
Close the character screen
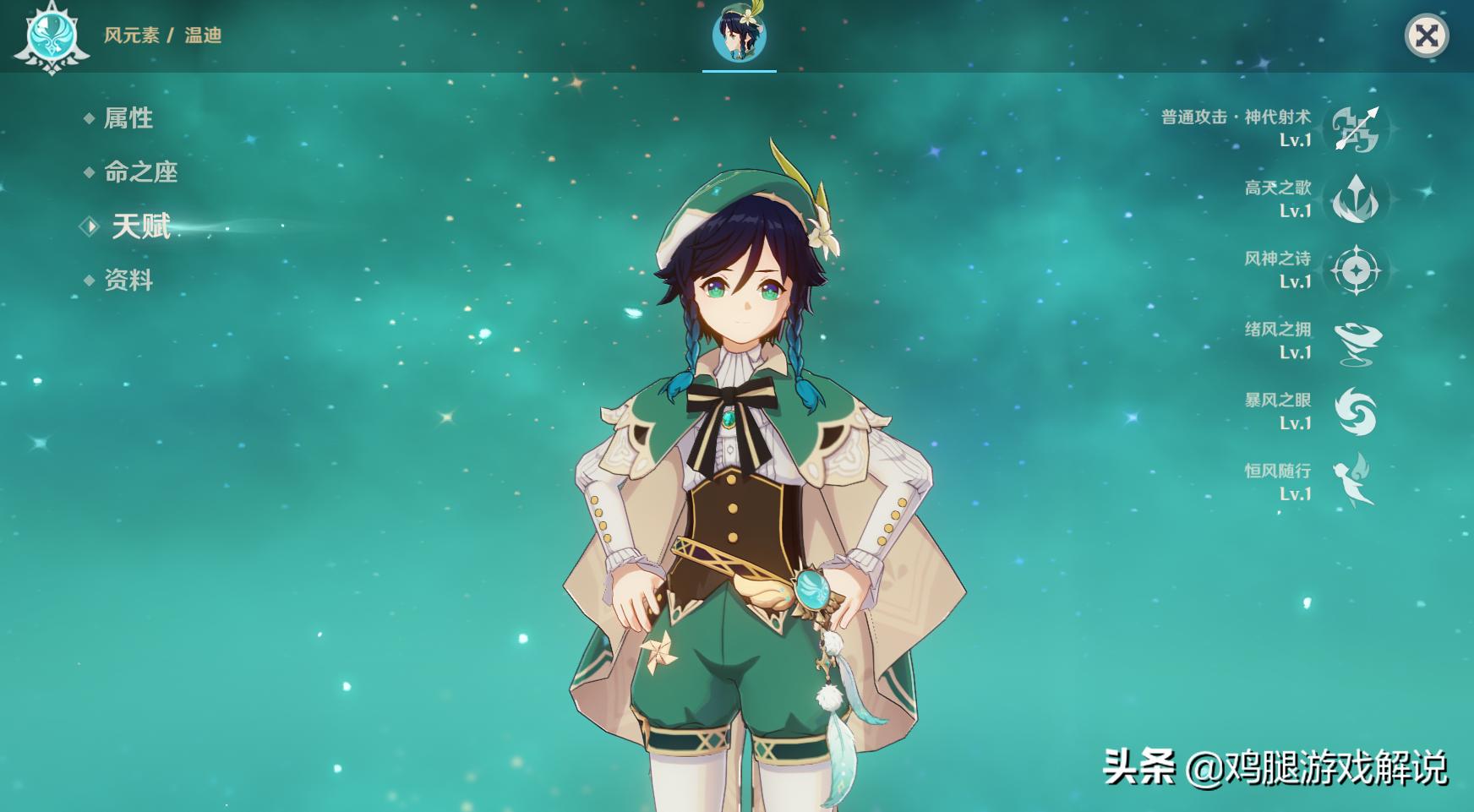coord(1426,35)
